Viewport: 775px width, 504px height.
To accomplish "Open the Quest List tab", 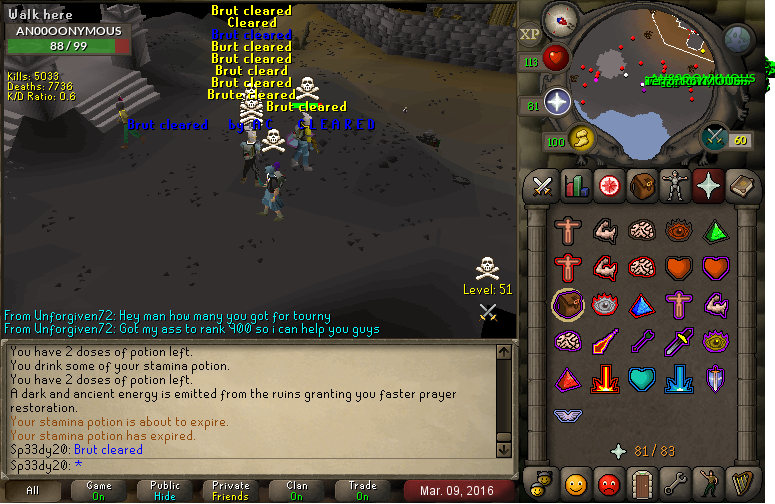I will coord(609,185).
